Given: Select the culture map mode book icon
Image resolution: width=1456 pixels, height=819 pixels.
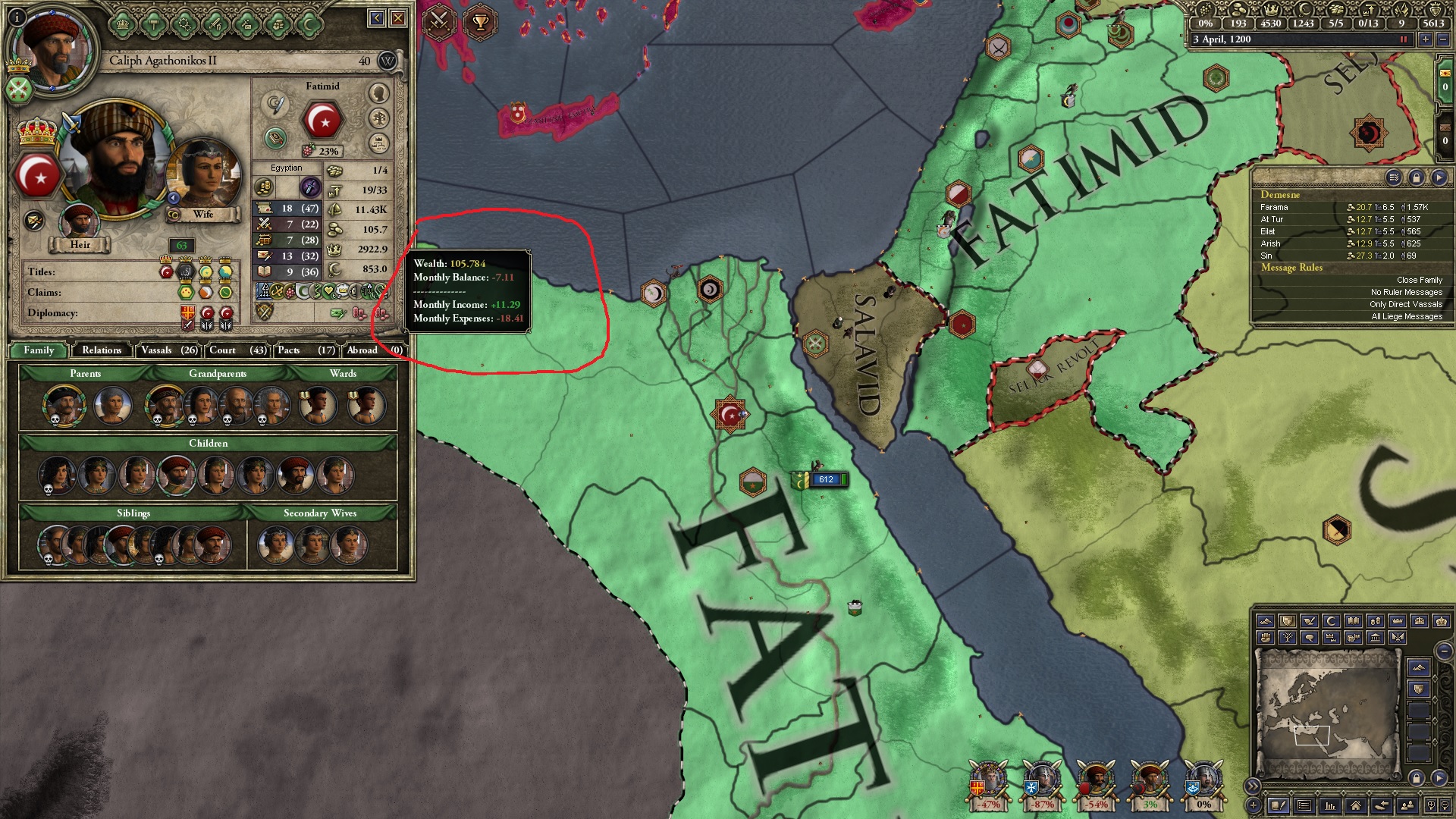Looking at the screenshot, I should 1352,621.
